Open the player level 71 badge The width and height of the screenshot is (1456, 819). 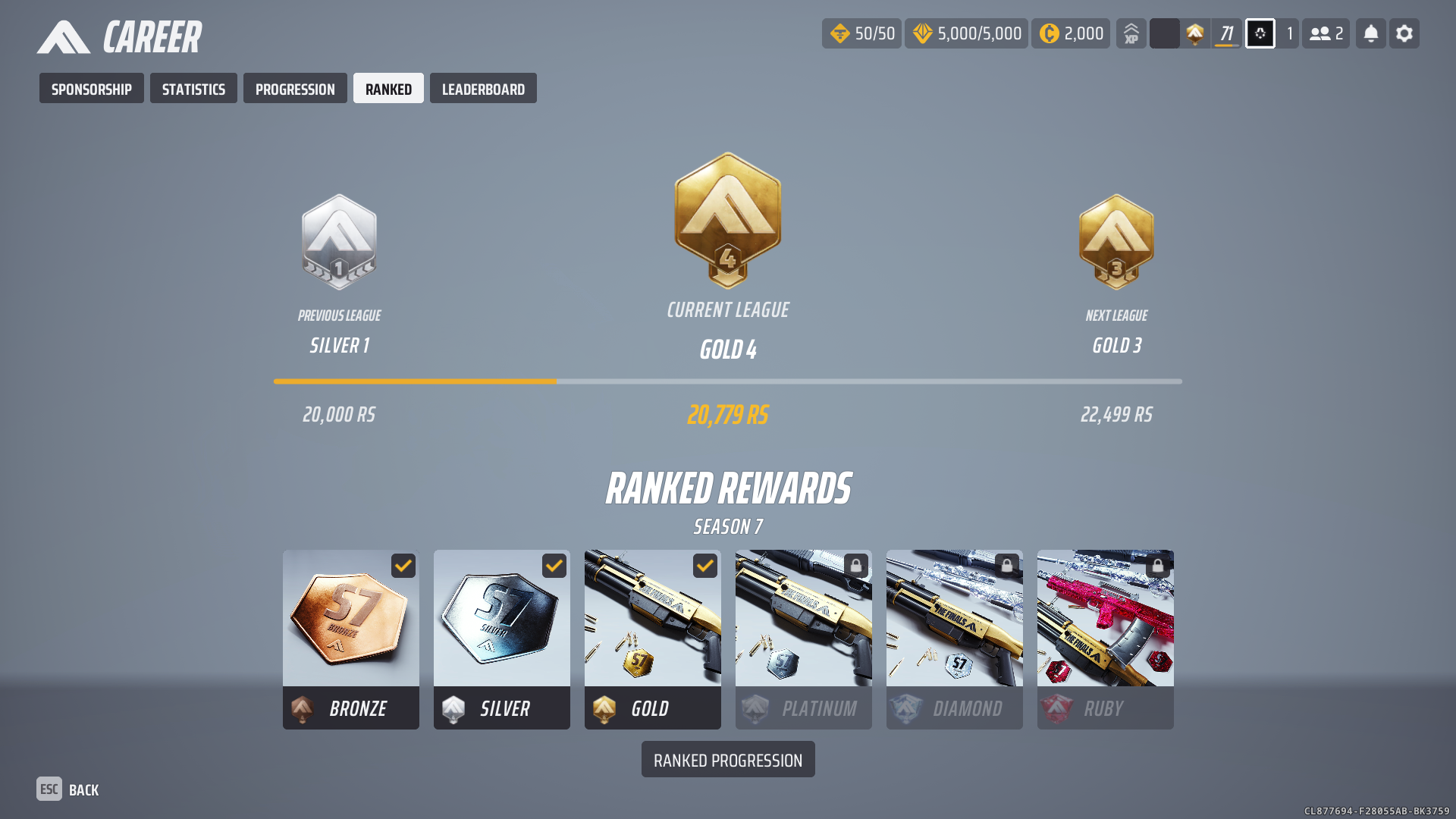1226,34
